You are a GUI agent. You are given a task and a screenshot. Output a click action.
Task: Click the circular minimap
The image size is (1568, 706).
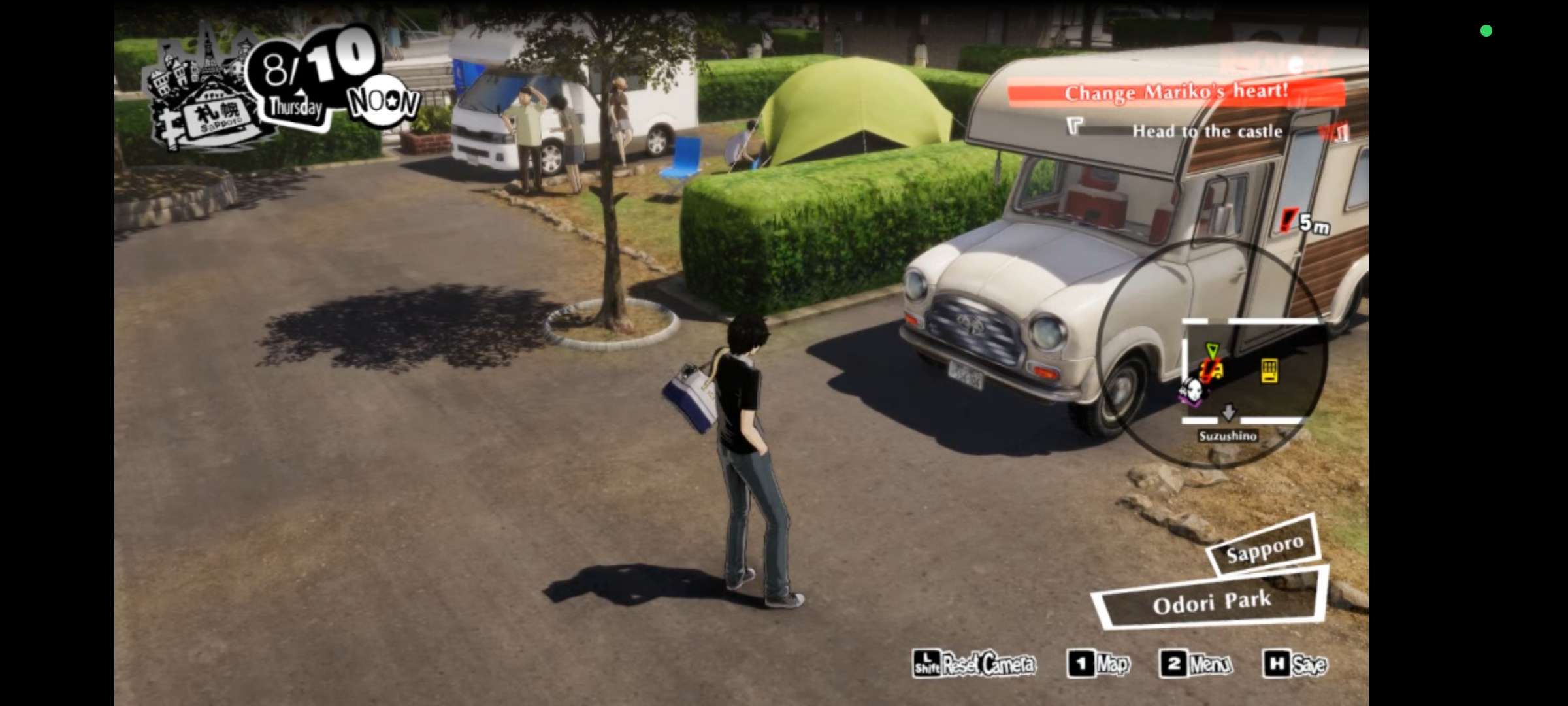(x=1212, y=353)
